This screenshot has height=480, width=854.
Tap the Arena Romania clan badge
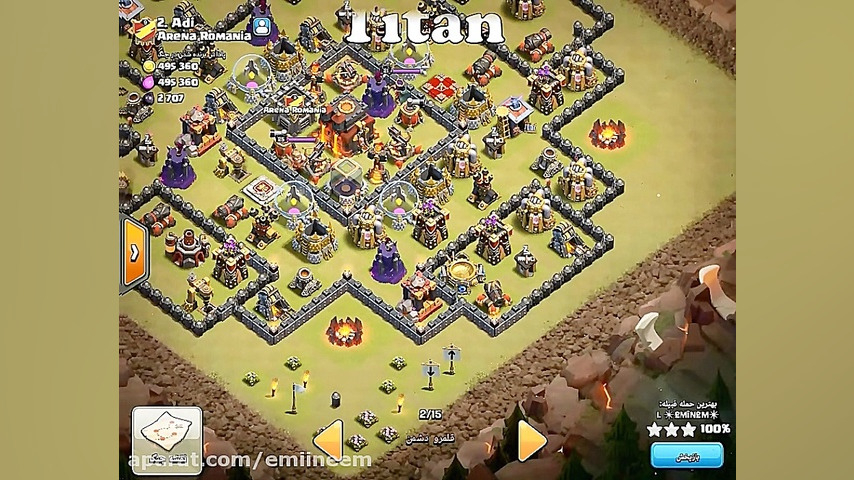point(144,30)
